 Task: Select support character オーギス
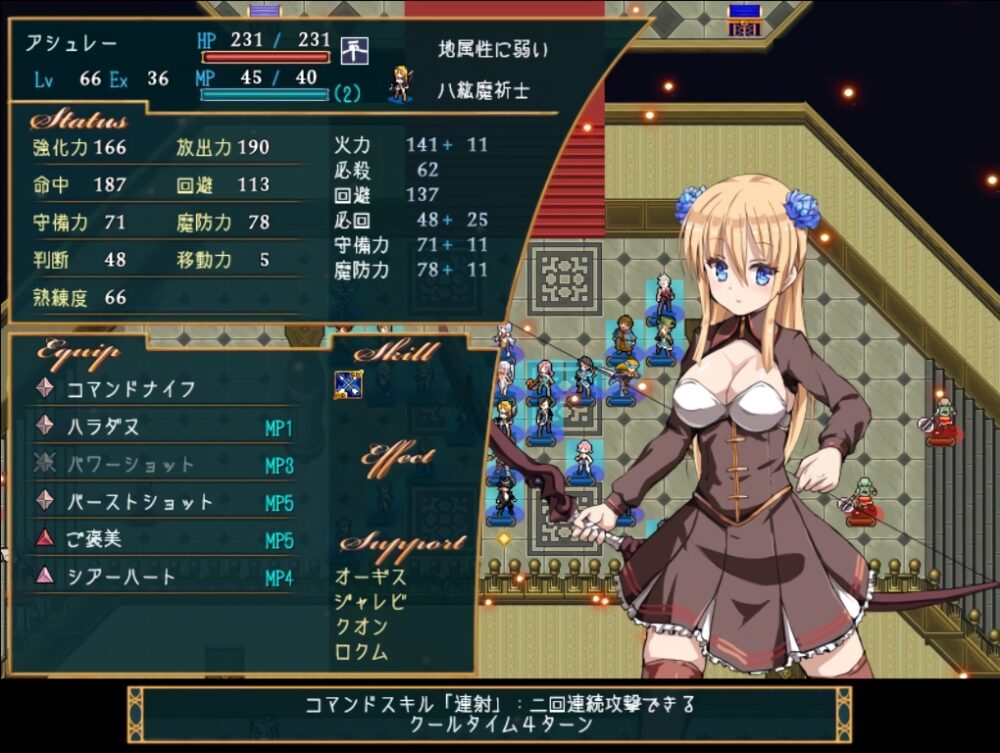tap(371, 576)
